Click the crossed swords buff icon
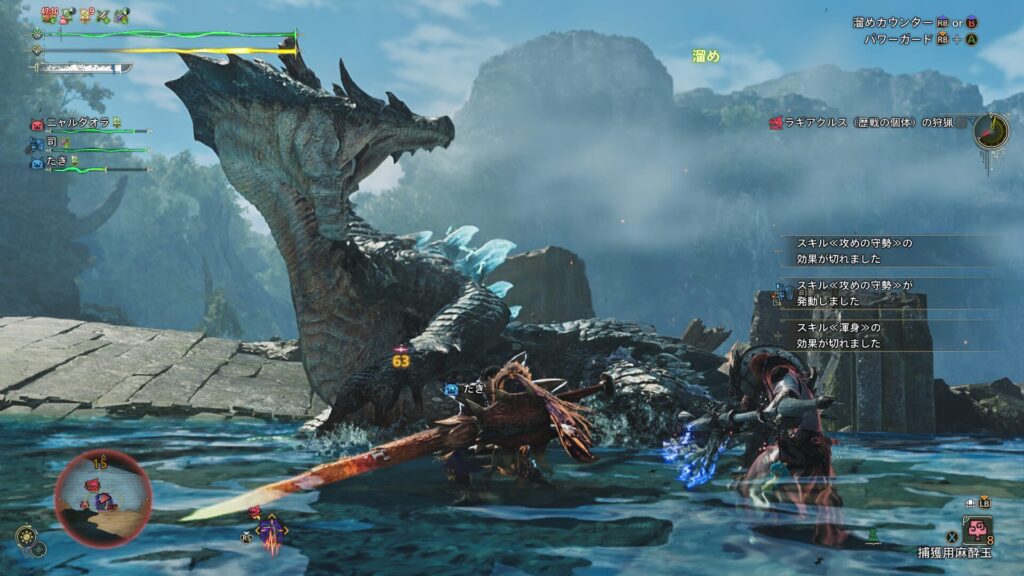This screenshot has height=576, width=1024. pos(103,16)
